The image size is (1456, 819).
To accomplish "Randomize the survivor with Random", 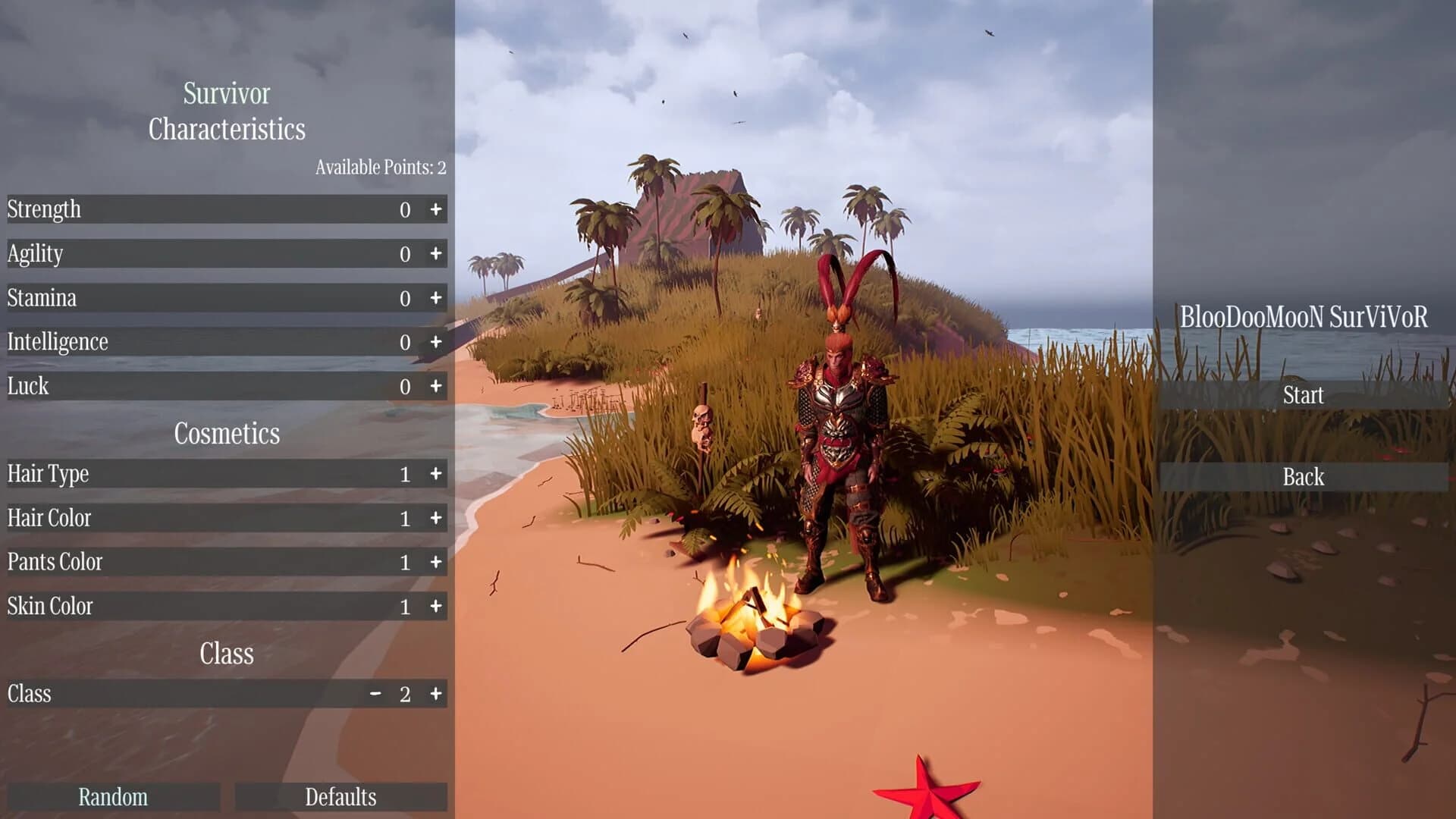I will click(x=111, y=797).
